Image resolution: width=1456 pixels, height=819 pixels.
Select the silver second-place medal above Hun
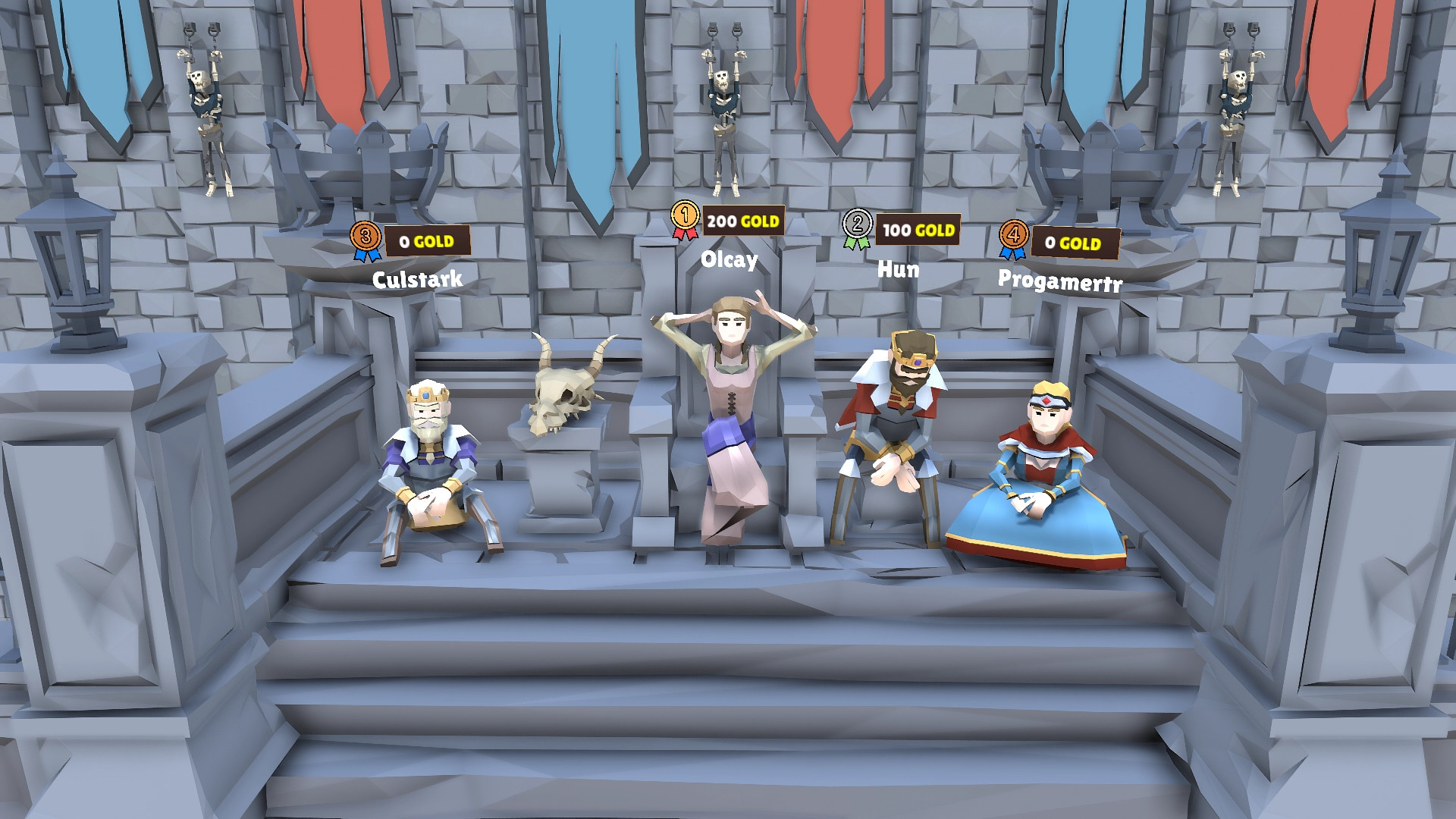pyautogui.click(x=858, y=224)
